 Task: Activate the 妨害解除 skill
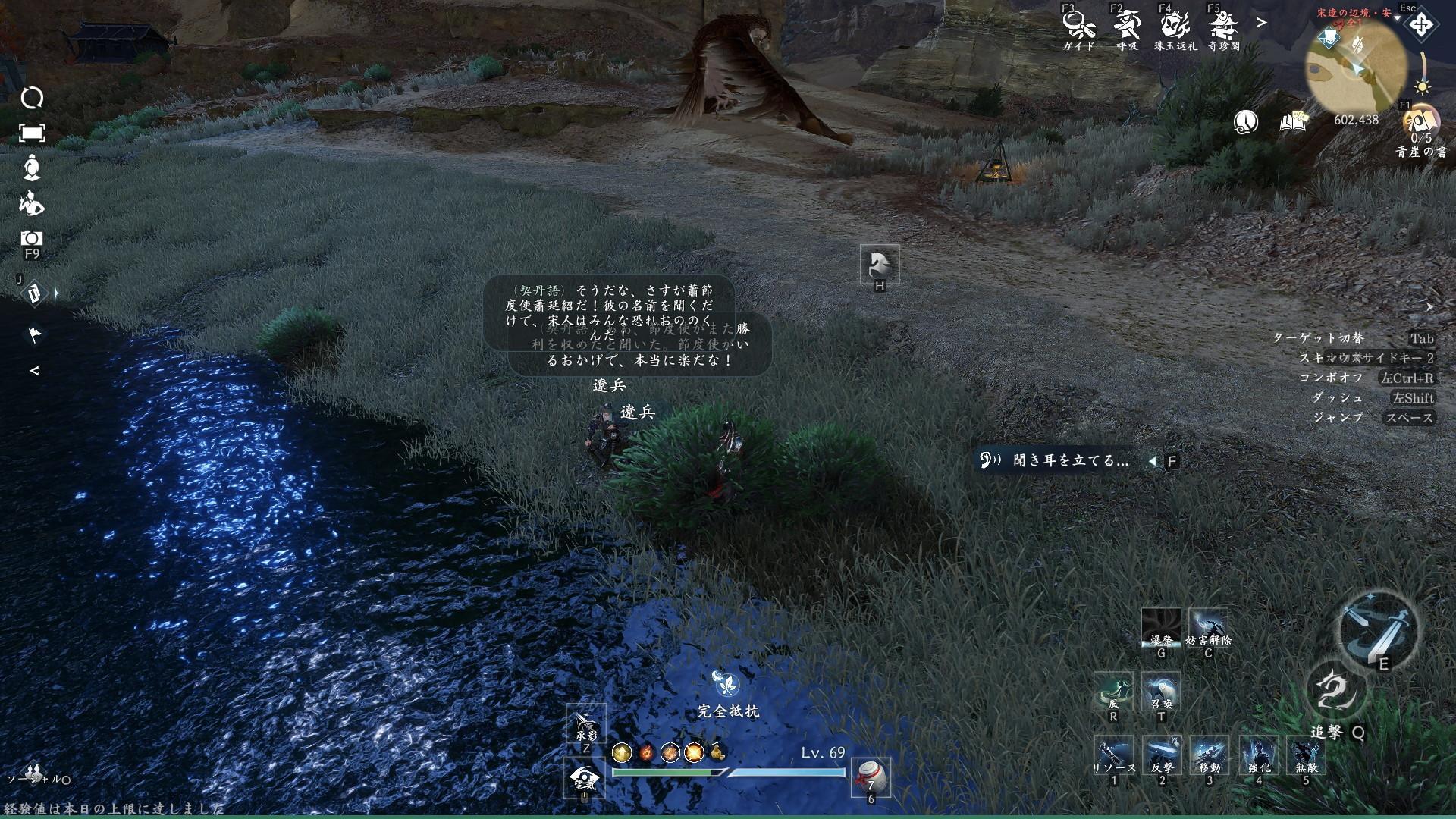pyautogui.click(x=1208, y=628)
